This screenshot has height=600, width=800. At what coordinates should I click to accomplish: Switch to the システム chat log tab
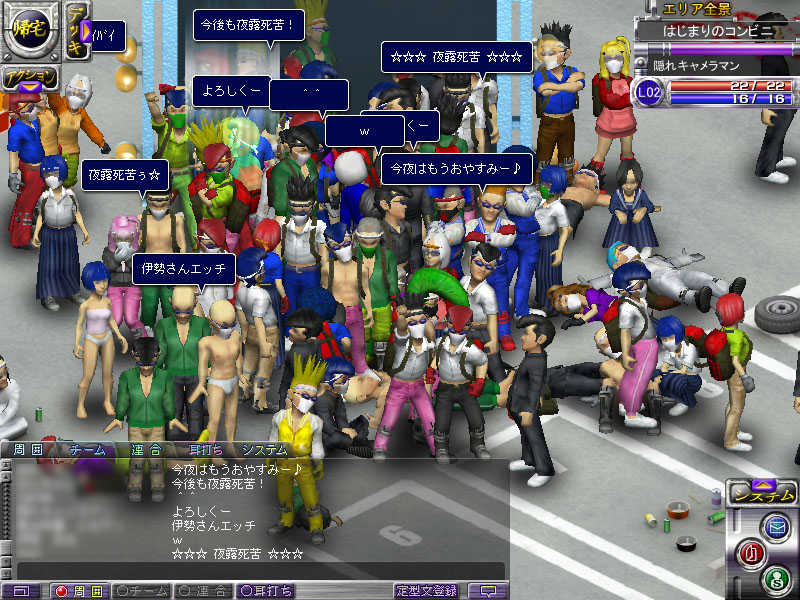tap(265, 450)
